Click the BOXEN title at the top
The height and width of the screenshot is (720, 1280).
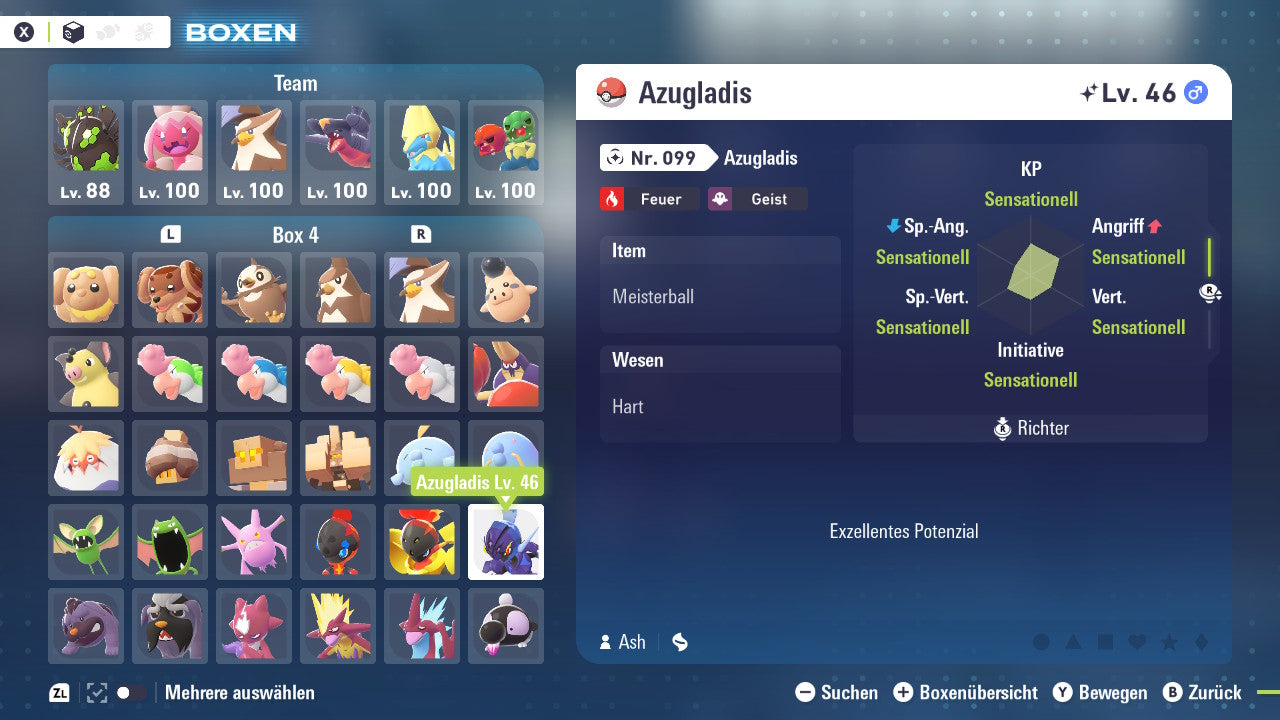coord(240,31)
